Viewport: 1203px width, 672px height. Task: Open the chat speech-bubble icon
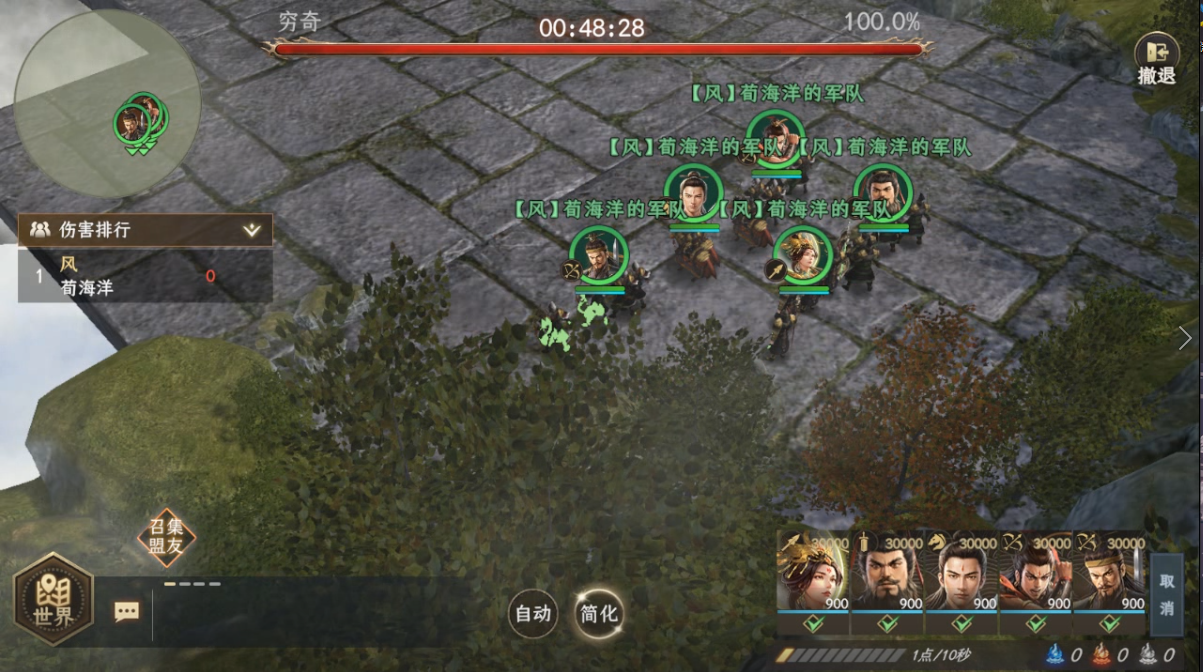[127, 611]
